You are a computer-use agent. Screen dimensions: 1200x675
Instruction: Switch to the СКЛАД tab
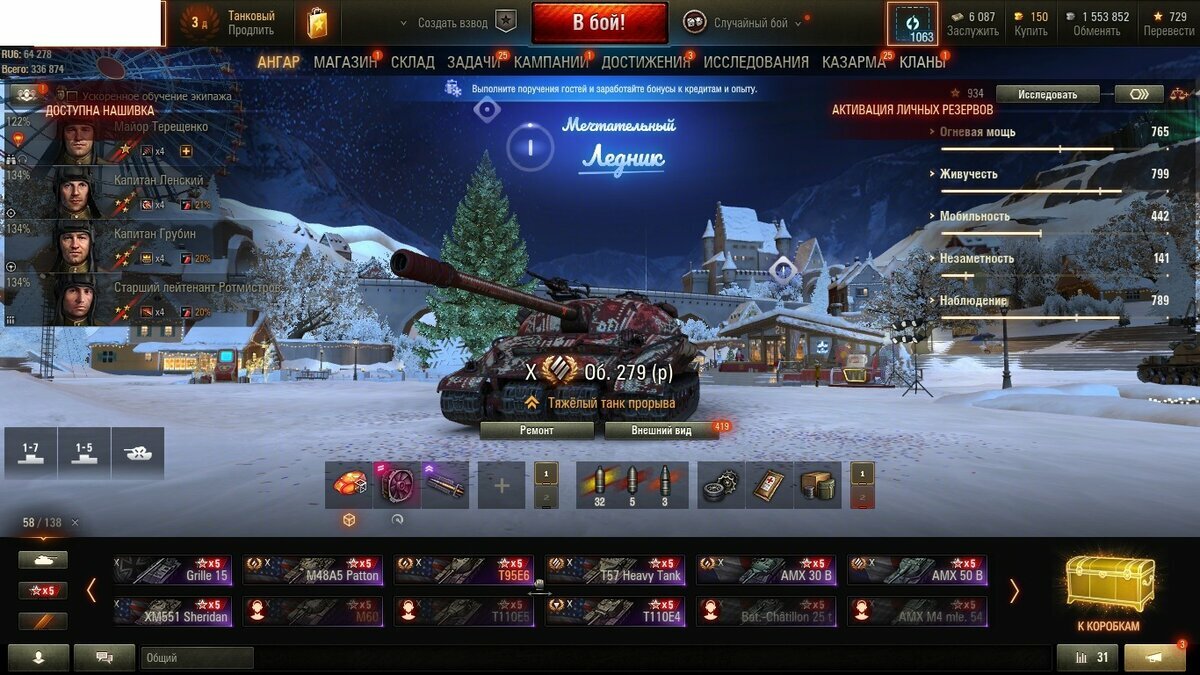tap(412, 62)
